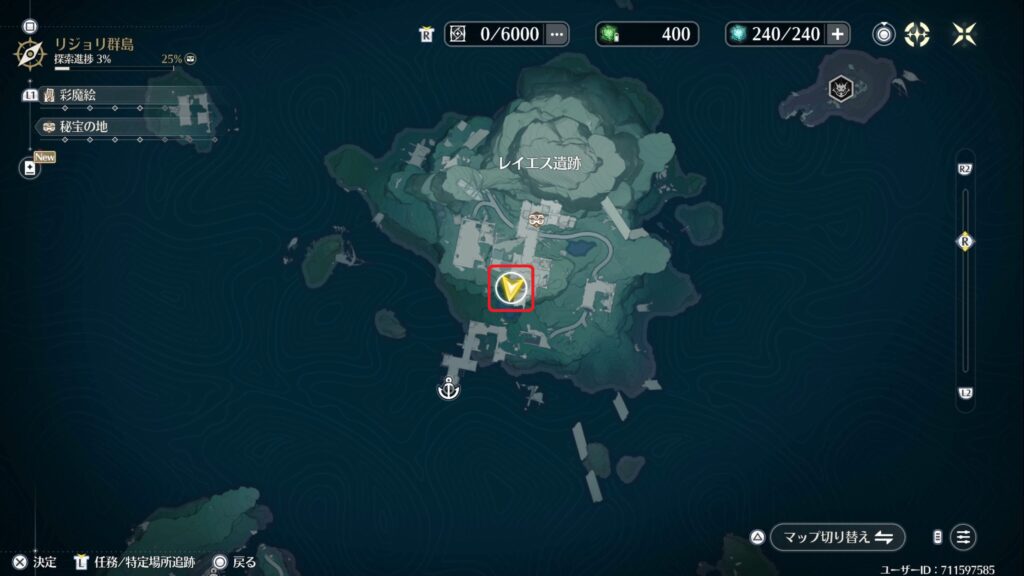Viewport: 1024px width, 576px height.
Task: Click the exploration reward chest at 25%
Action: click(191, 59)
